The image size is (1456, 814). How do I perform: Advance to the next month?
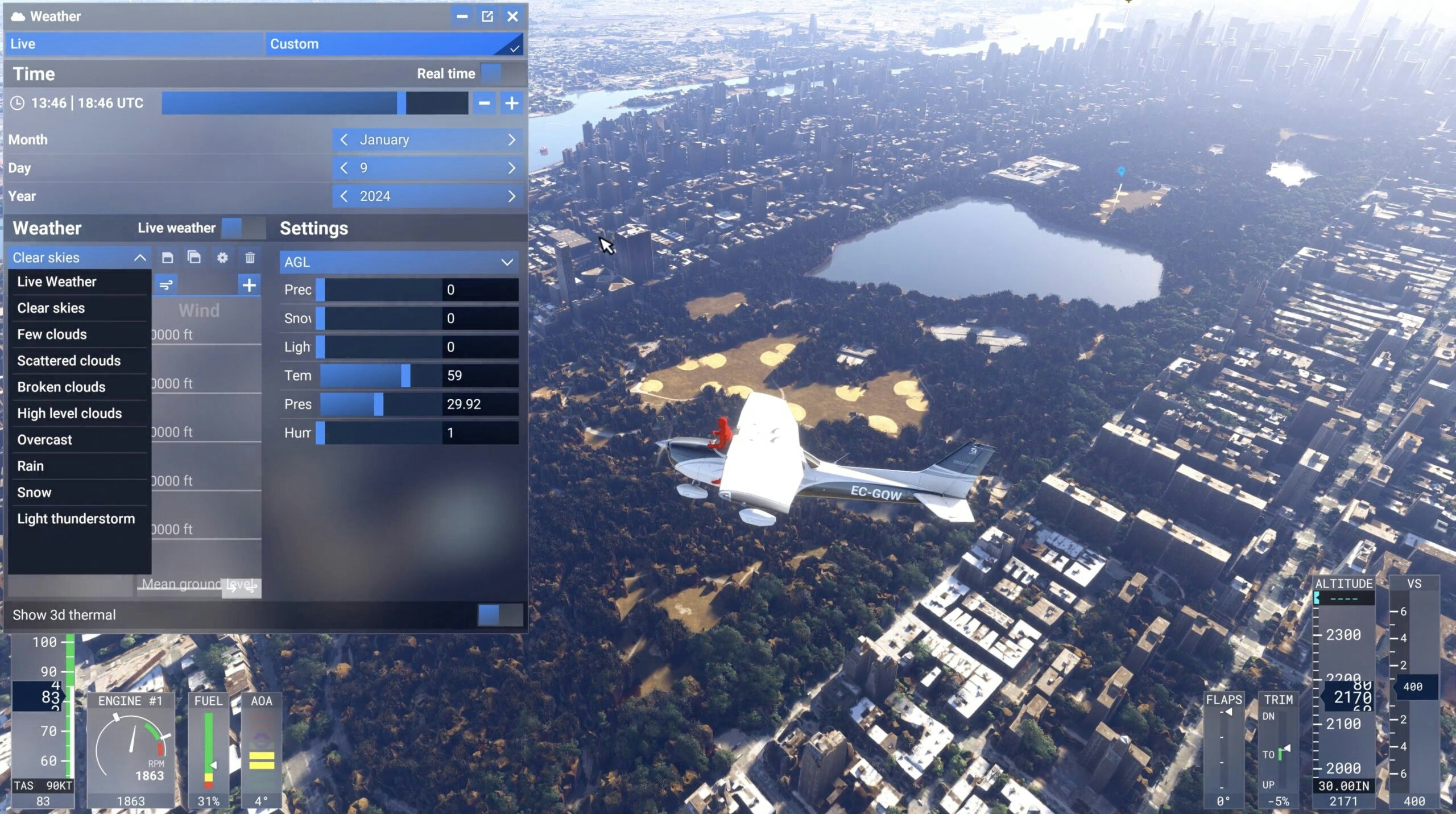pyautogui.click(x=511, y=139)
